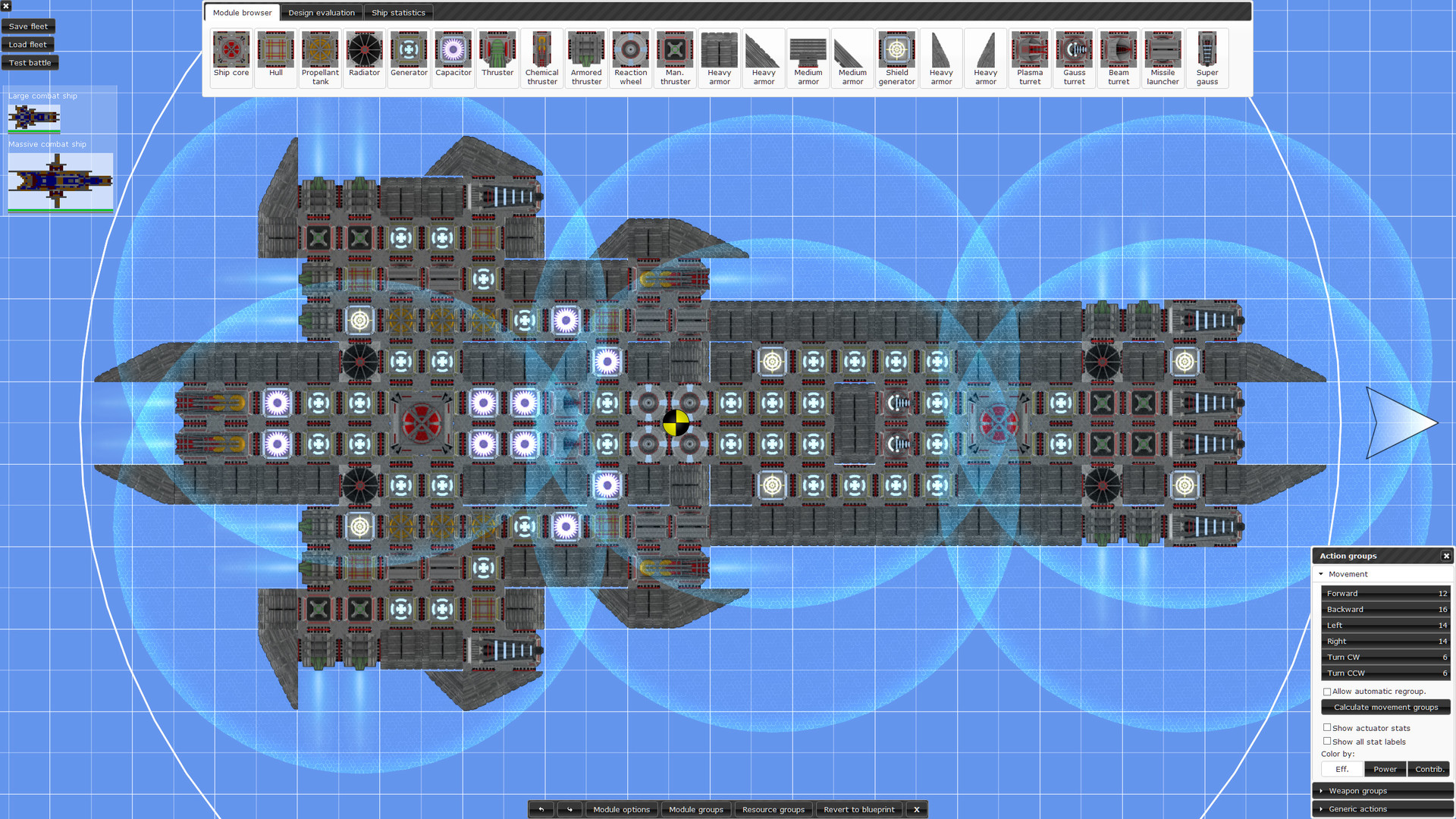Collapse the Movement section

1322,574
